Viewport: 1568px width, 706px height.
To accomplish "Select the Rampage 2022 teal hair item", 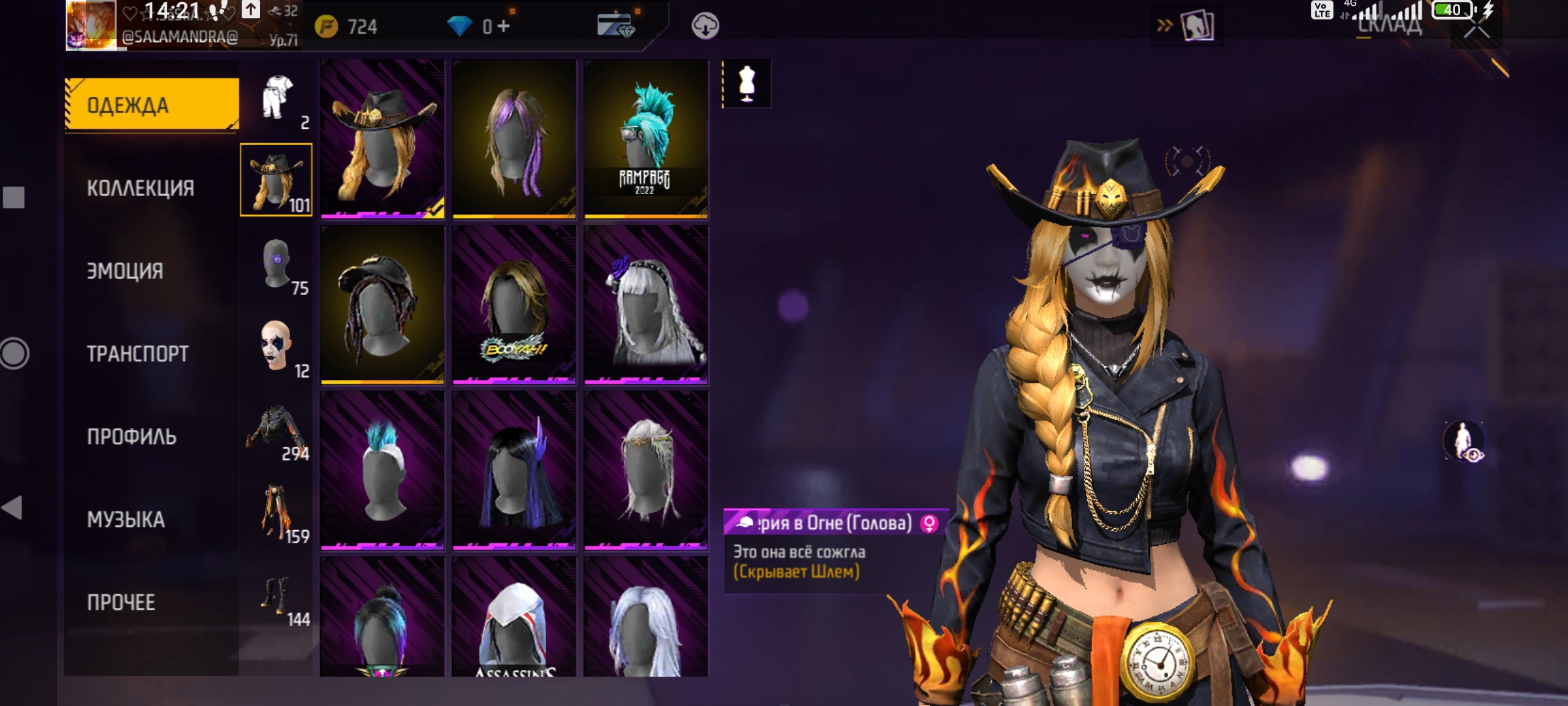I will [645, 139].
